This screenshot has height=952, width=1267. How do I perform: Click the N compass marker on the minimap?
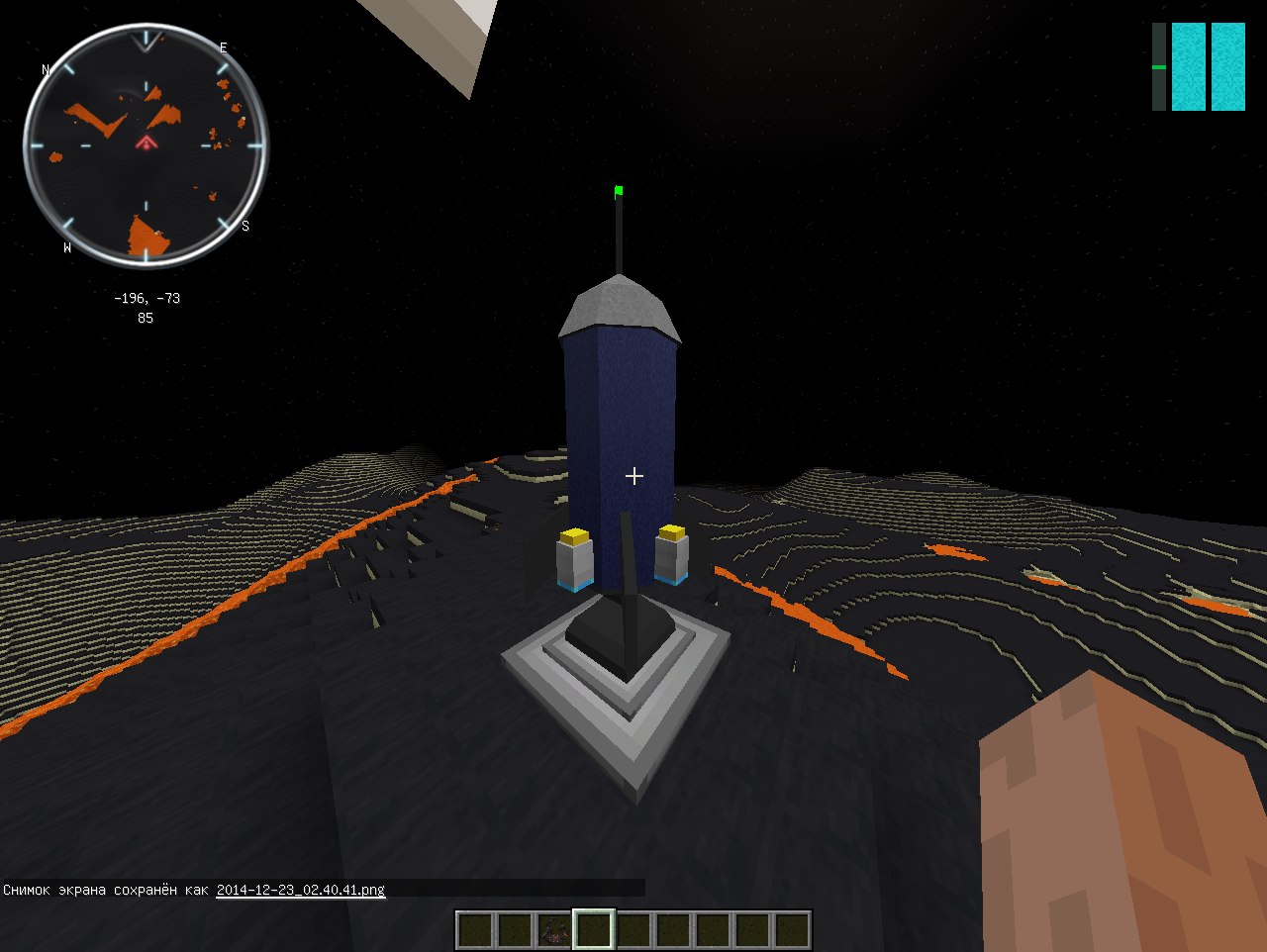[x=45, y=69]
